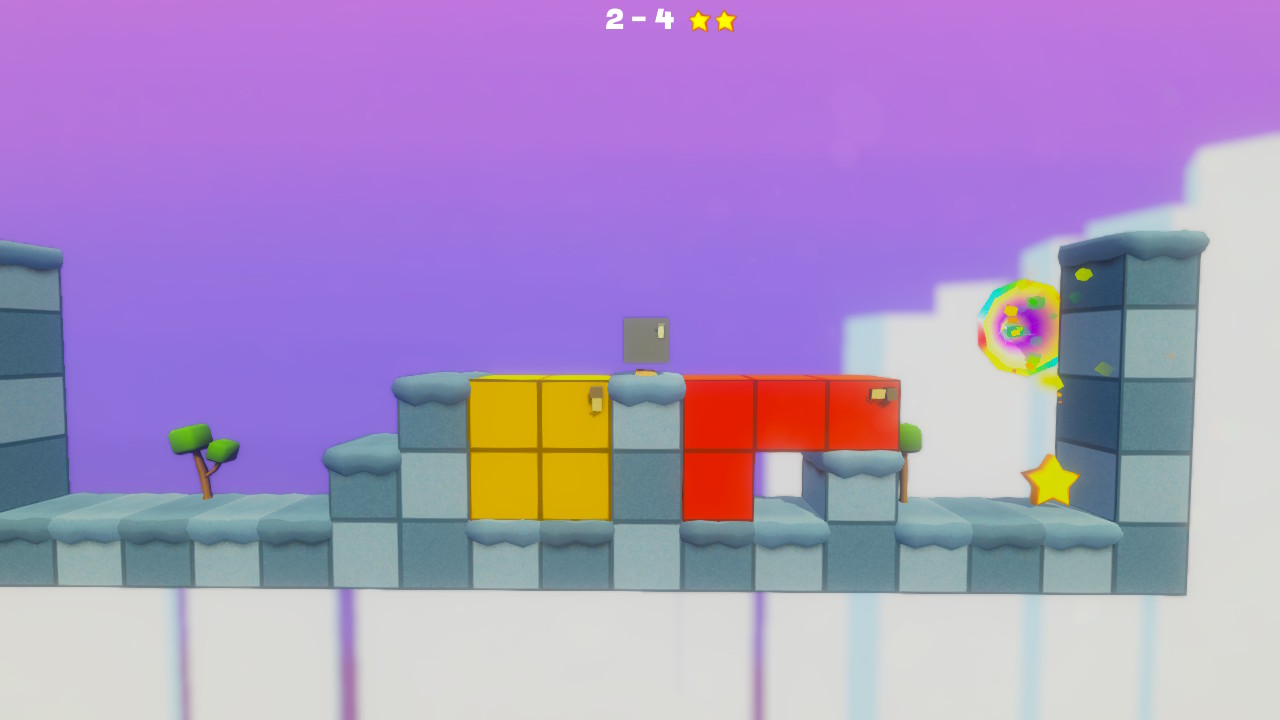This screenshot has width=1280, height=720.
Task: Open the 2-4 level indicator
Action: tap(640, 21)
